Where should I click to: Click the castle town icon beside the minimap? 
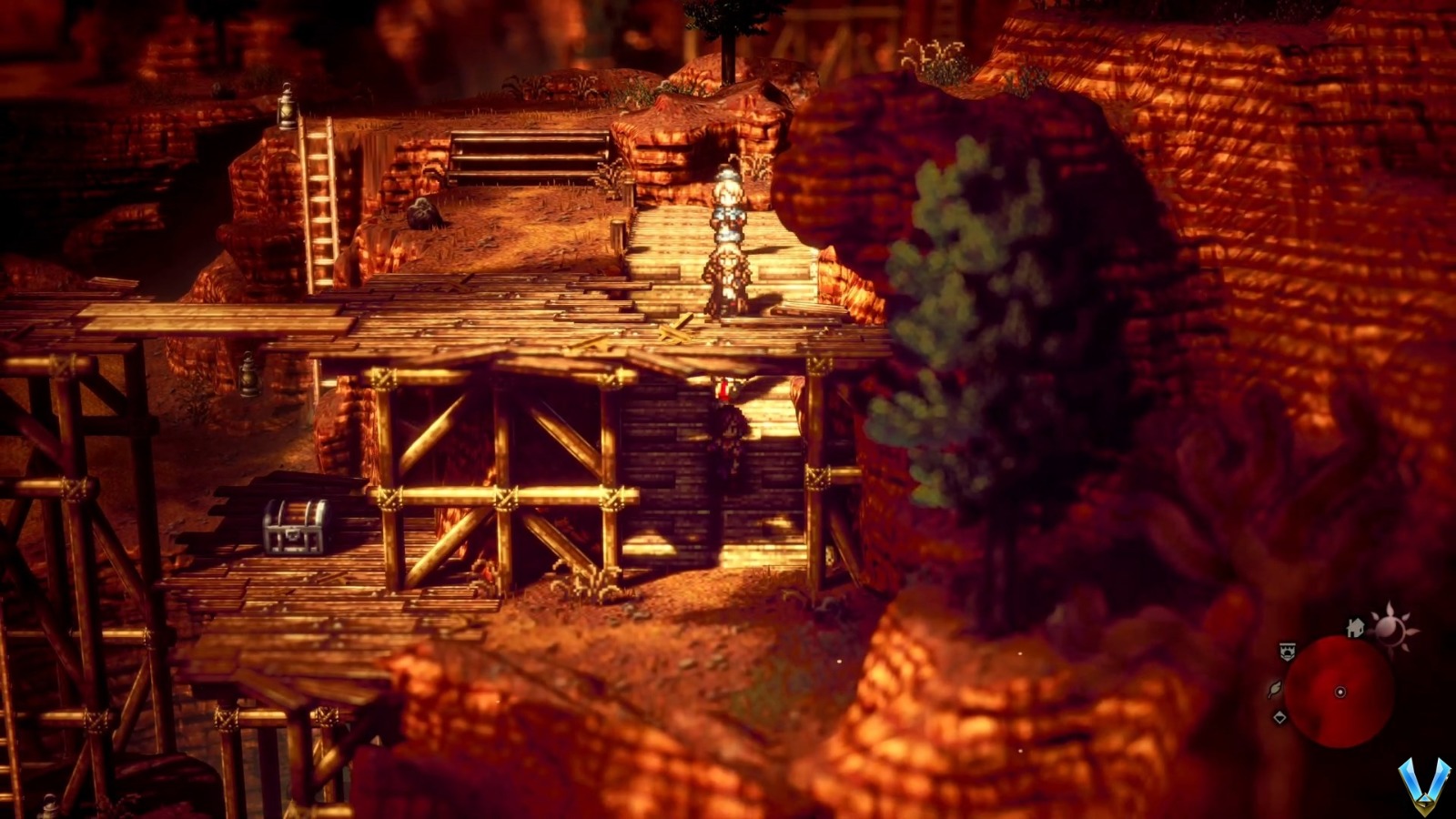pyautogui.click(x=1288, y=651)
